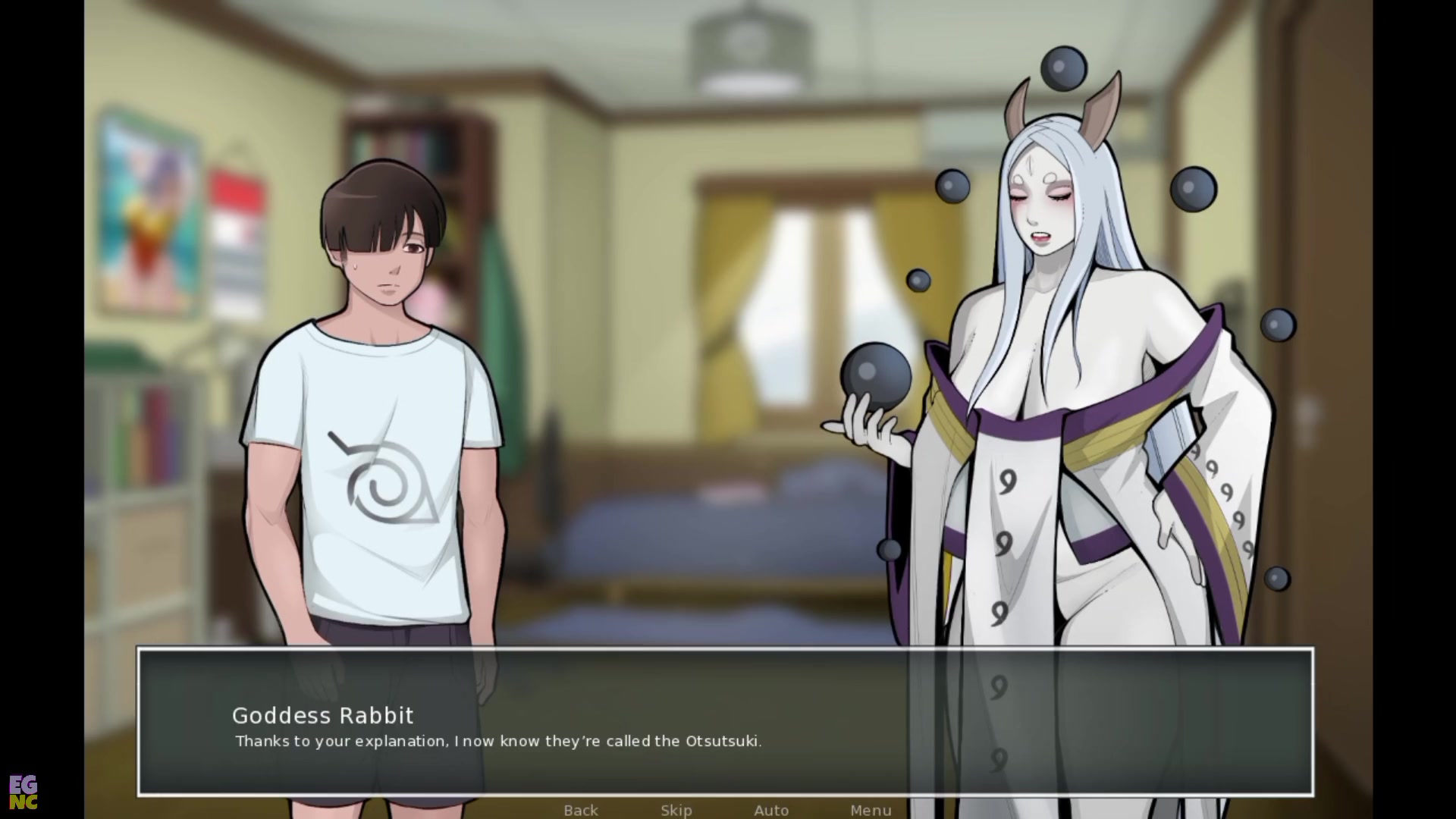The height and width of the screenshot is (819, 1456).
Task: Toggle Auto mode for automatic text advance
Action: click(771, 810)
